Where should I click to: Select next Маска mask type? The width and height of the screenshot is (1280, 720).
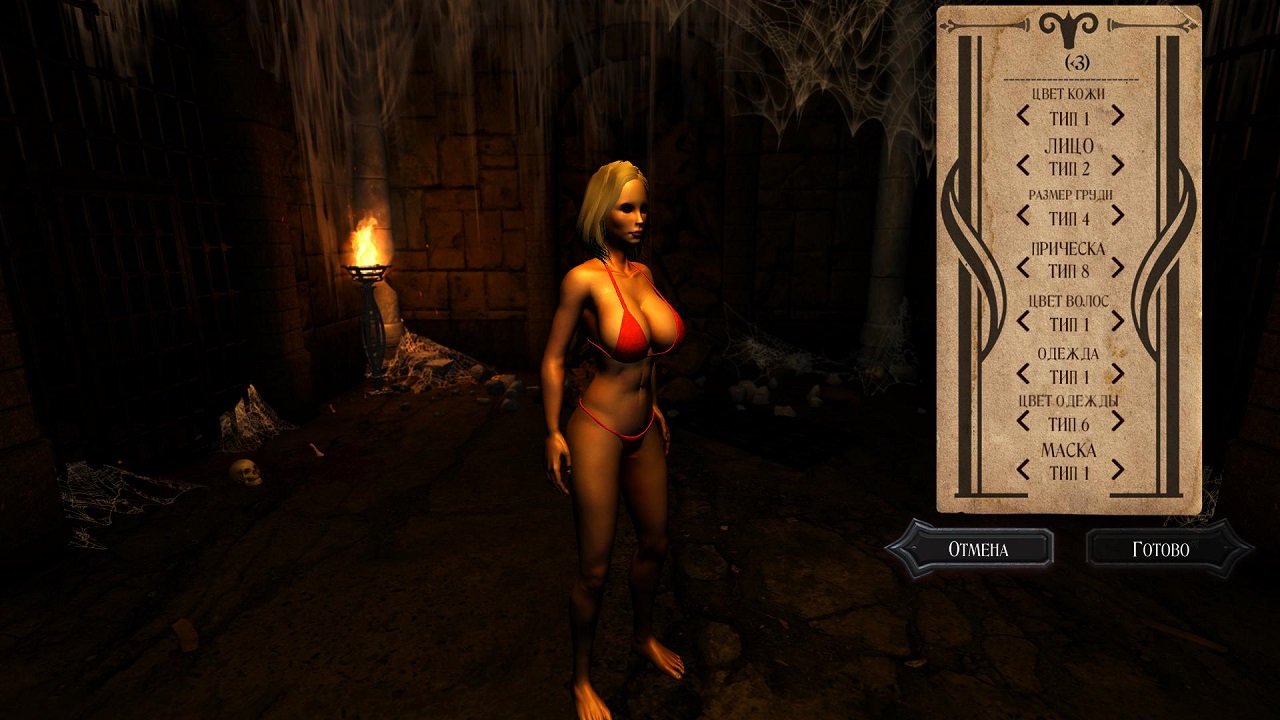tap(1117, 470)
